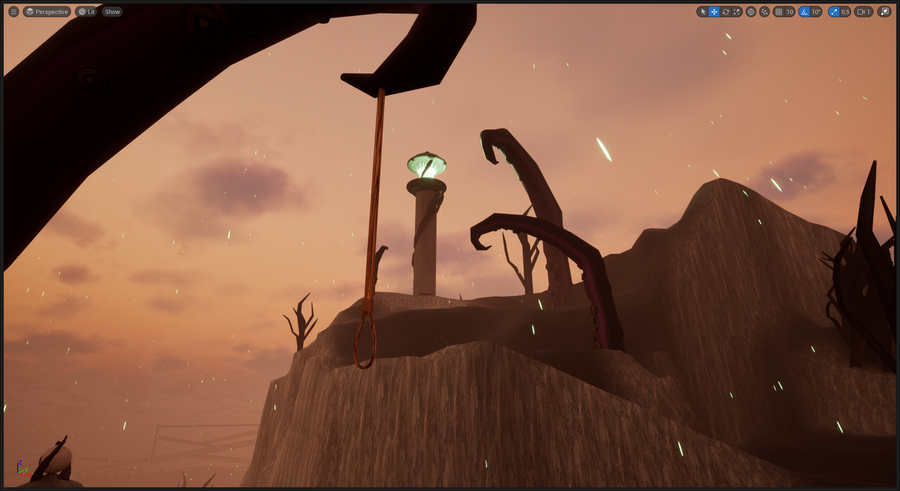Toggle the world/local coordinate system globe
The width and height of the screenshot is (900, 491).
[751, 12]
